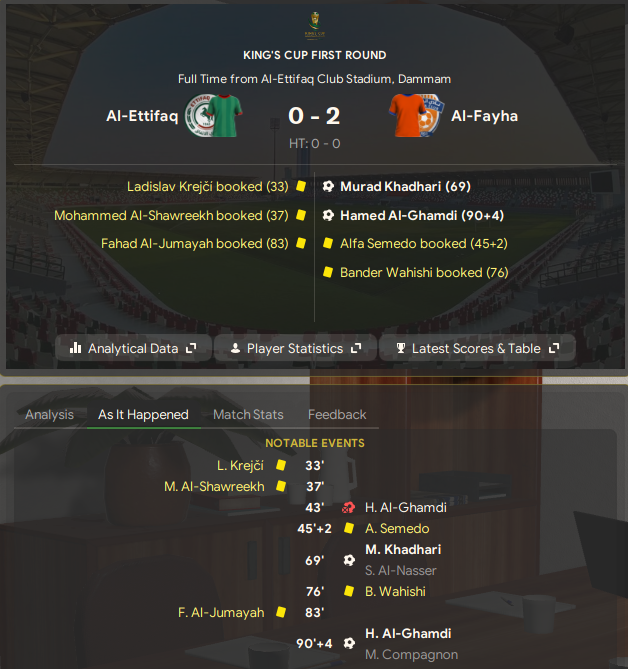Image resolution: width=628 pixels, height=669 pixels.
Task: Switch to the Analysis tab
Action: point(49,414)
